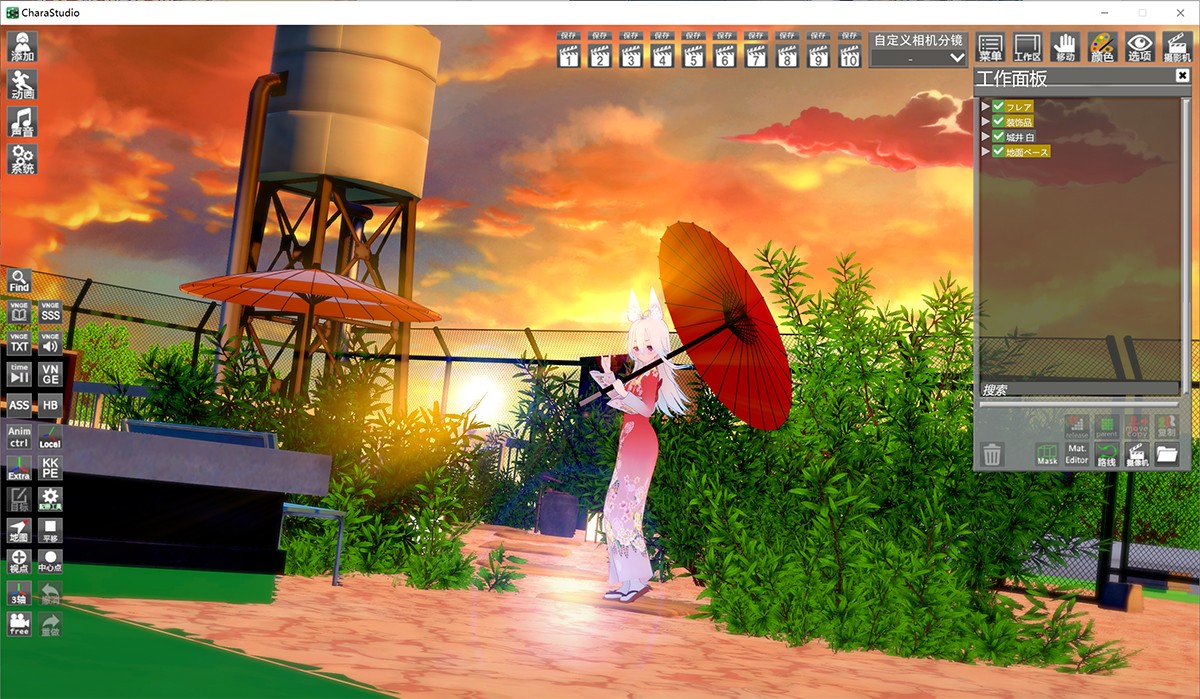The image size is (1200, 699).
Task: Close the 工作面板 workspace panel
Action: pos(1182,77)
